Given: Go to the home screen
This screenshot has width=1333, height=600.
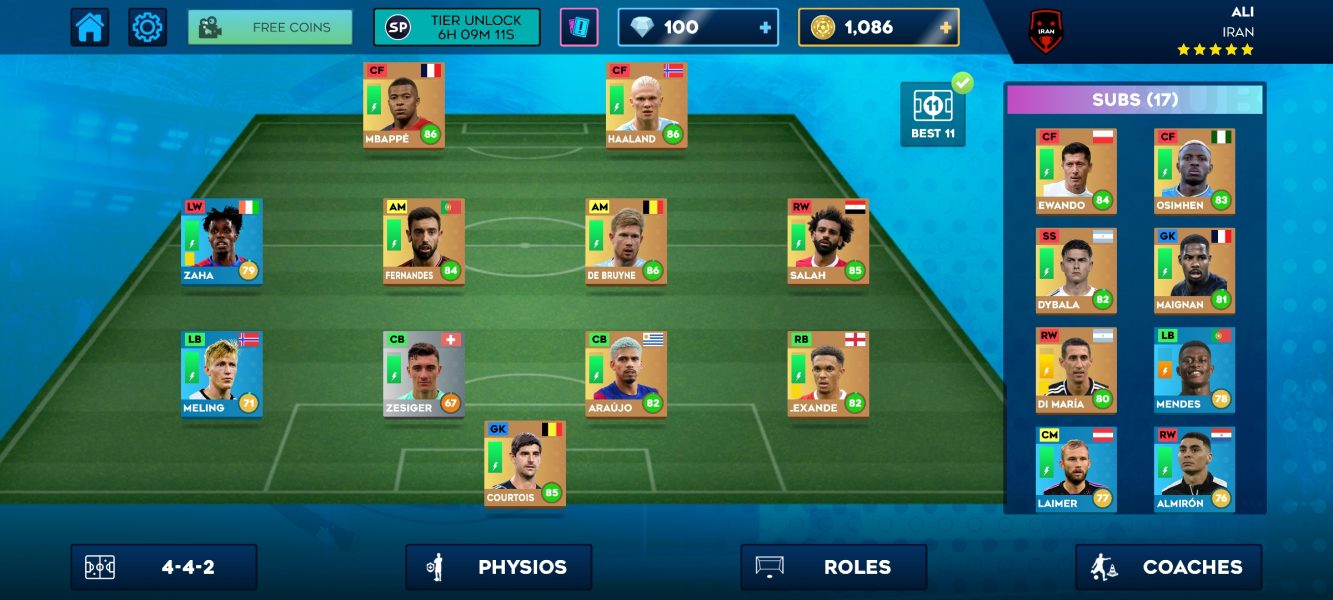Looking at the screenshot, I should click(x=90, y=27).
